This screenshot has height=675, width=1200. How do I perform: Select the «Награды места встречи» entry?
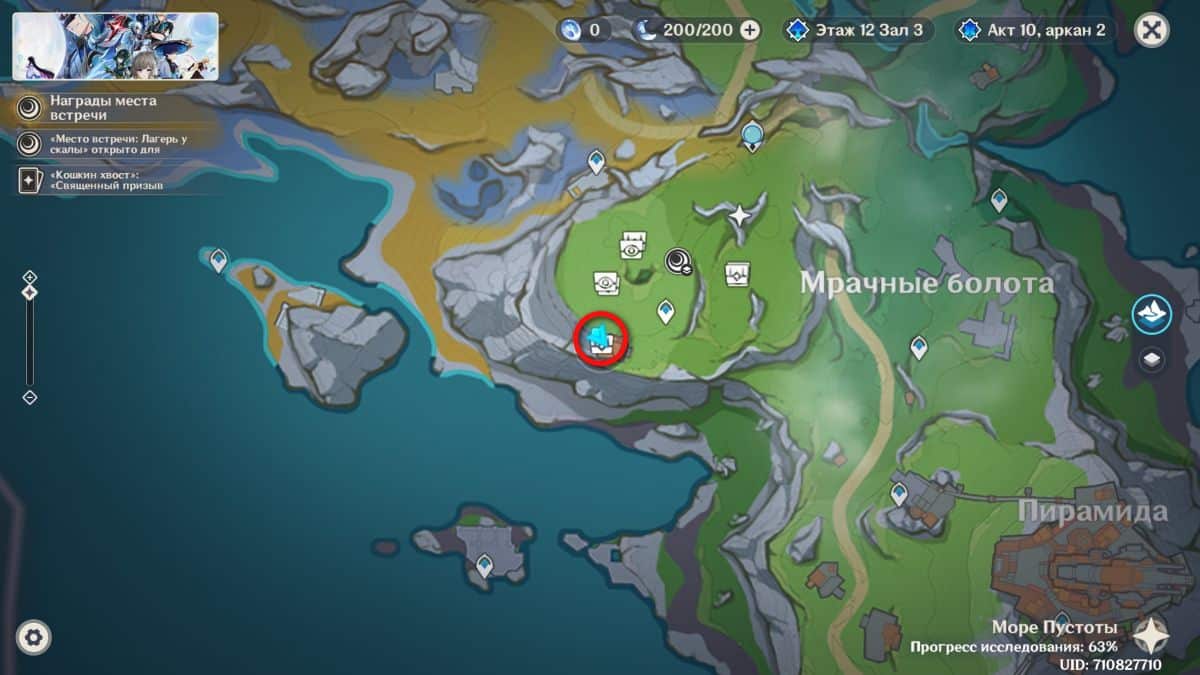pos(110,107)
